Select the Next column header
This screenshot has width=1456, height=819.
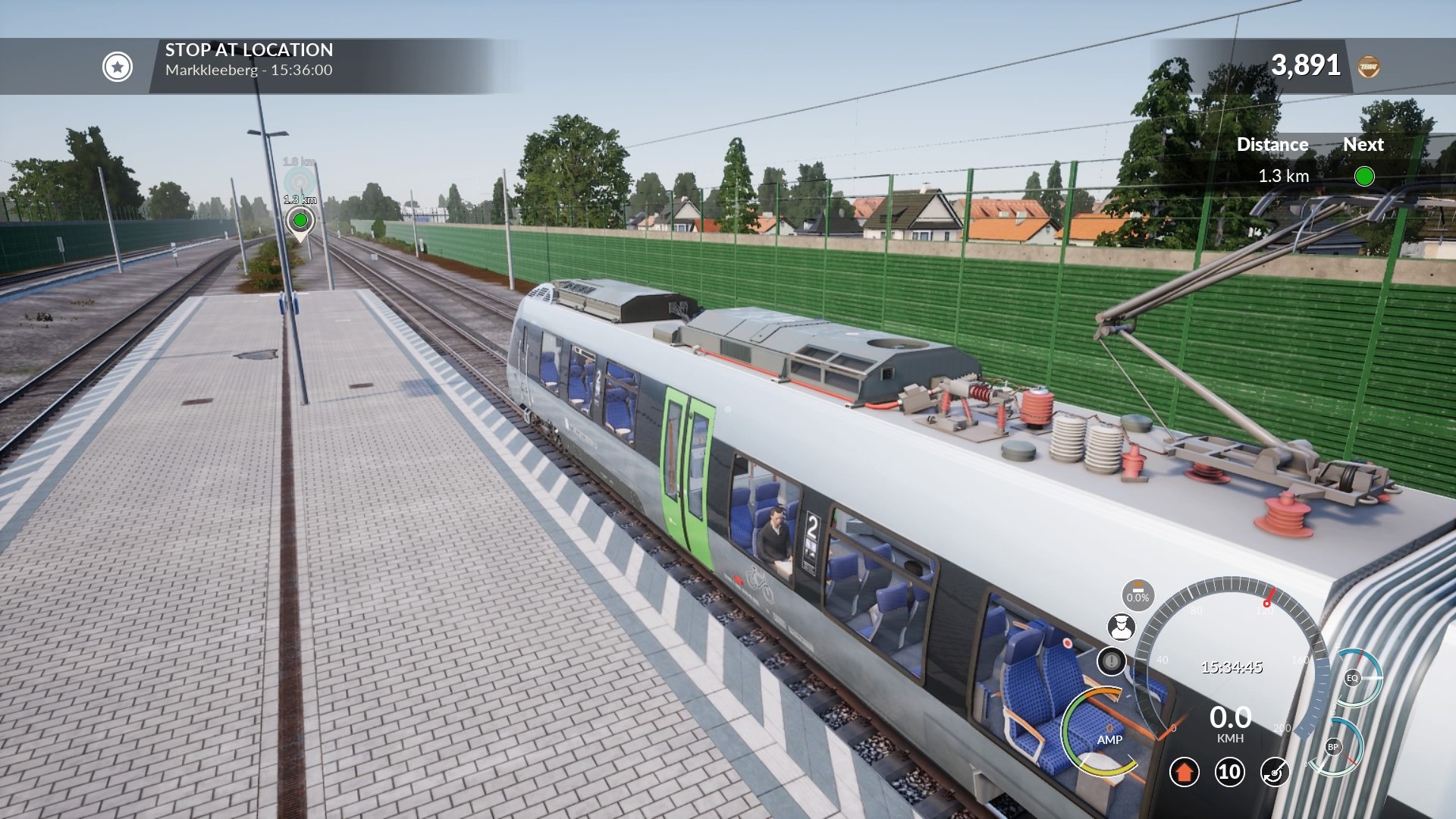point(1363,144)
